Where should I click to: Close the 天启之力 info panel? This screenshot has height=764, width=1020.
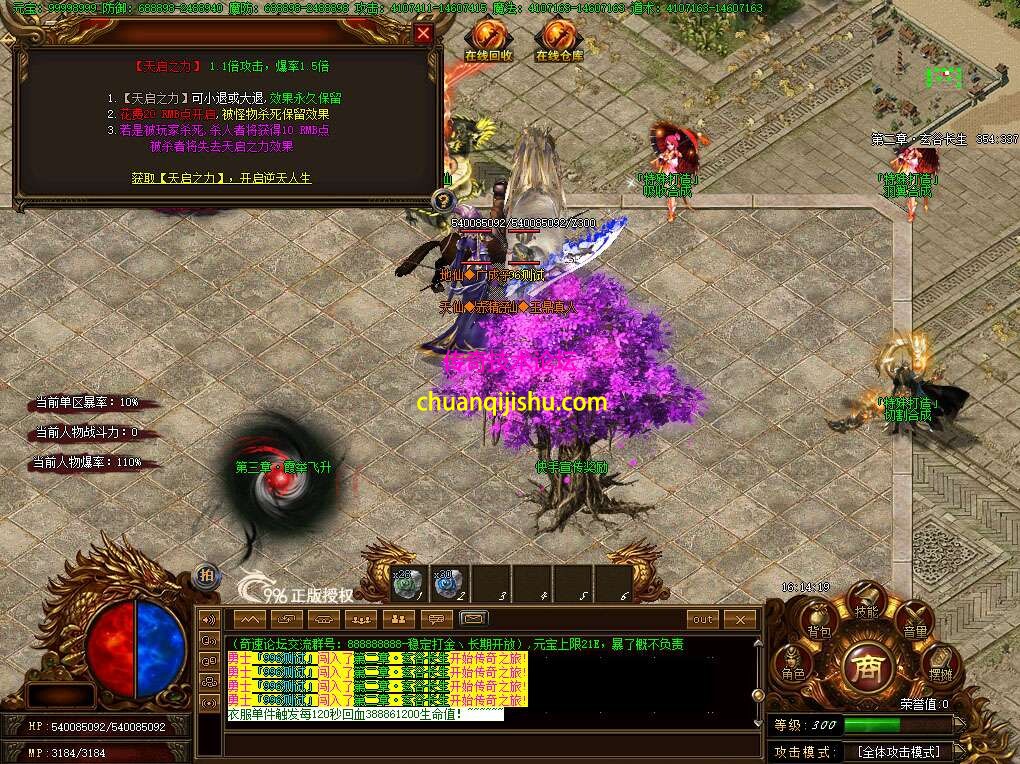click(423, 34)
